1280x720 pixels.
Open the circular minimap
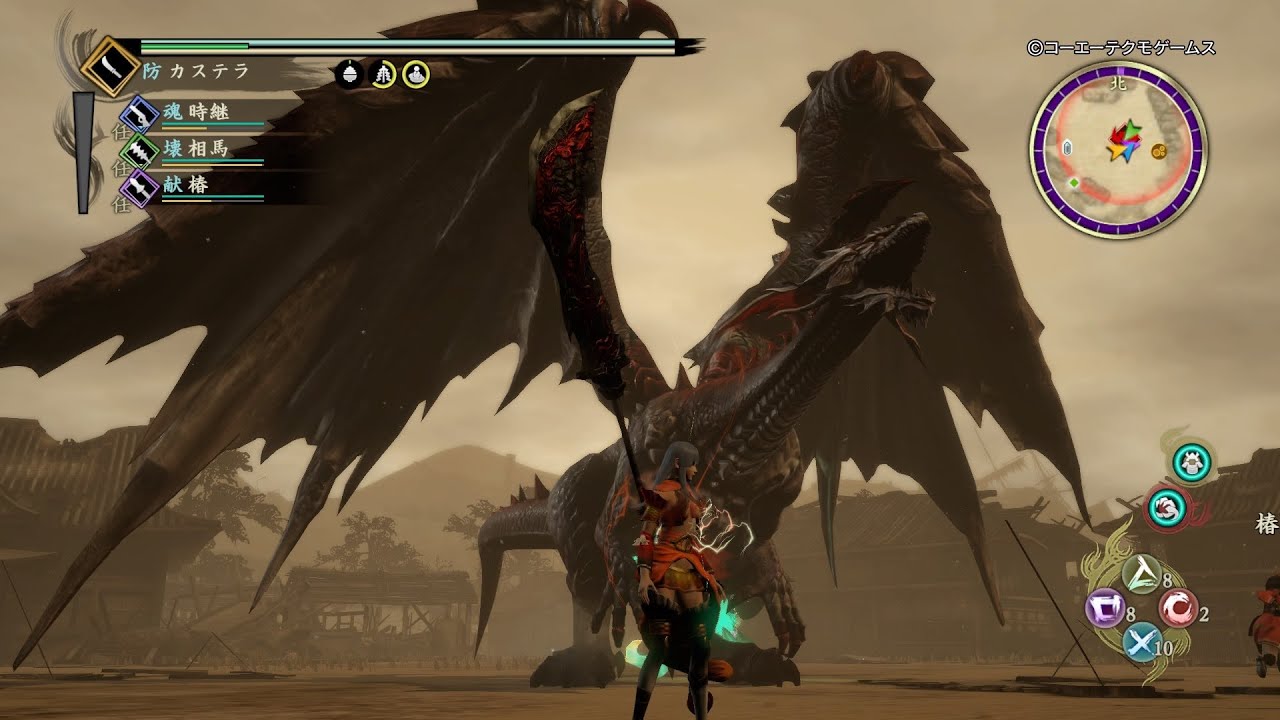1118,148
